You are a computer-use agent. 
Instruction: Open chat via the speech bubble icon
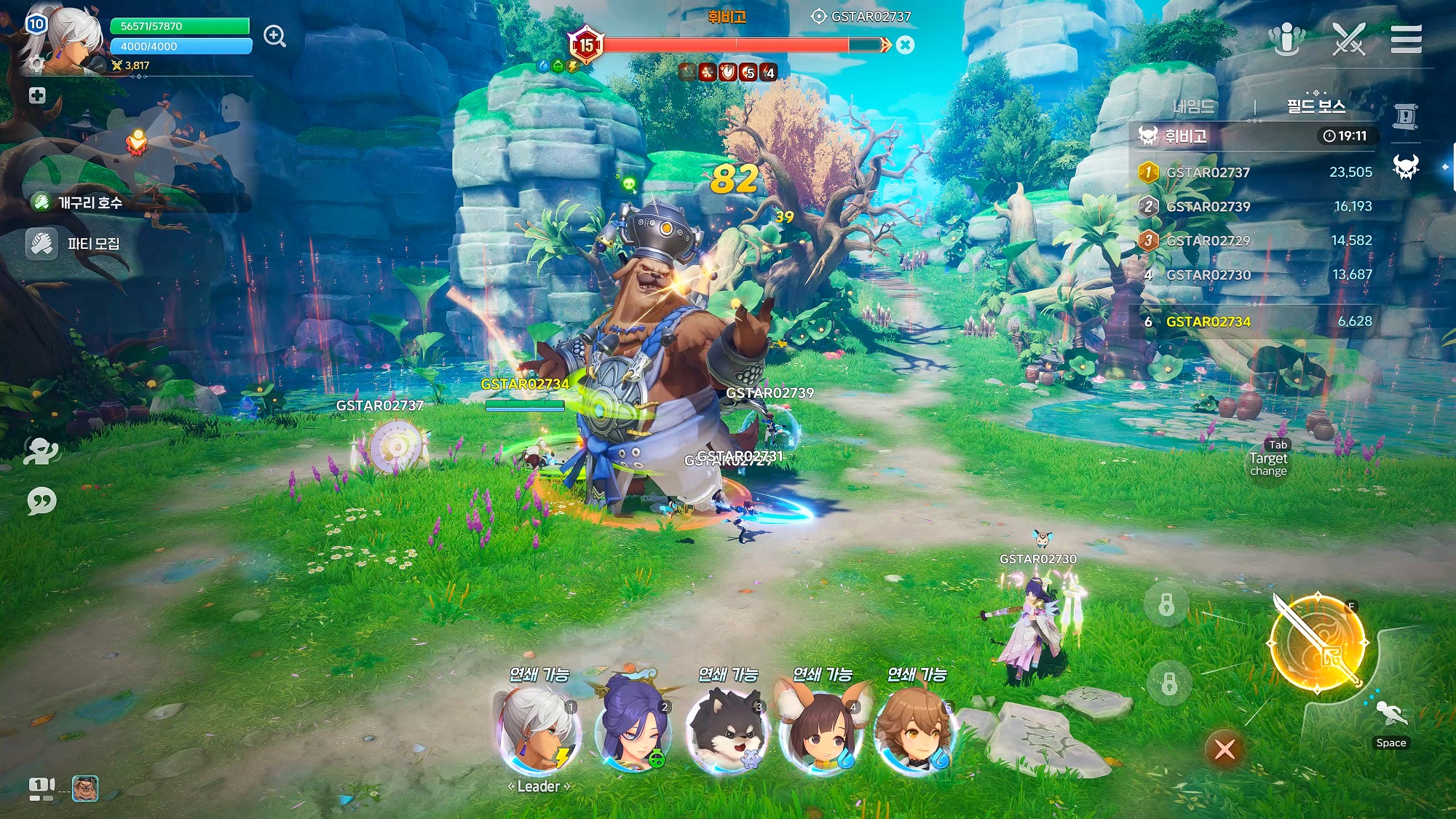[x=44, y=502]
